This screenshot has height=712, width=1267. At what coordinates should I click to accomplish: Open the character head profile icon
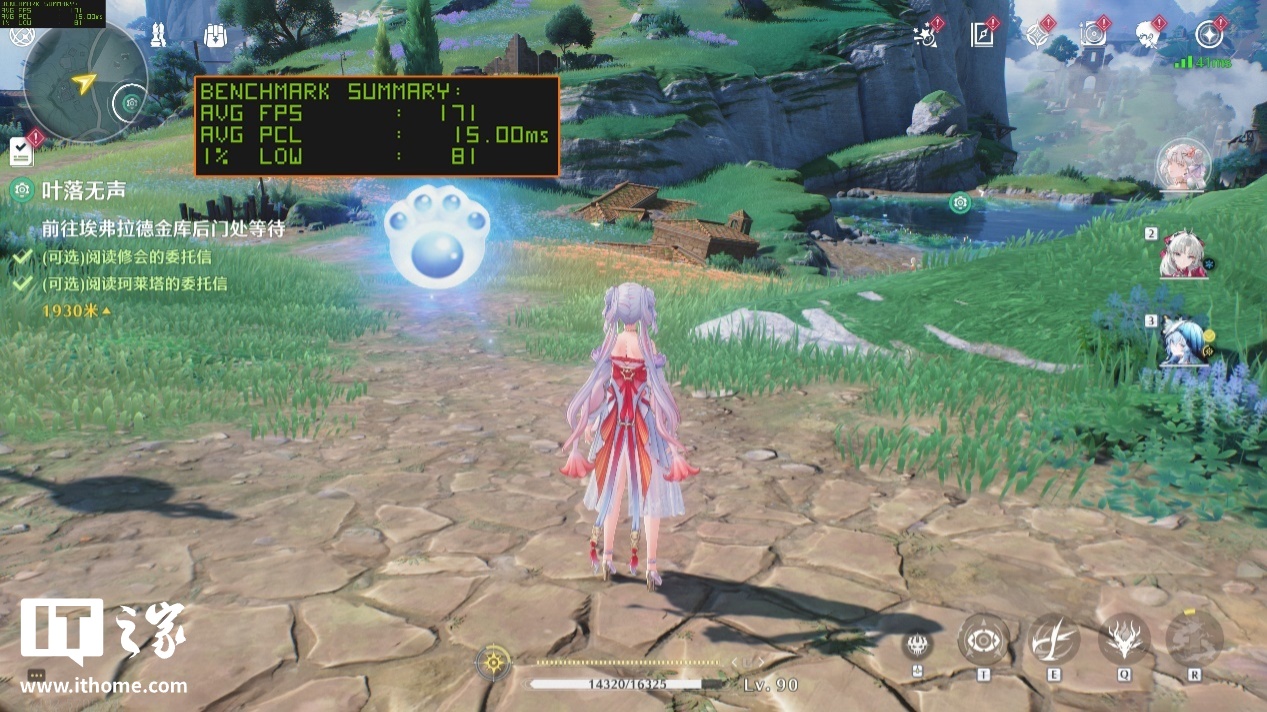click(1150, 36)
